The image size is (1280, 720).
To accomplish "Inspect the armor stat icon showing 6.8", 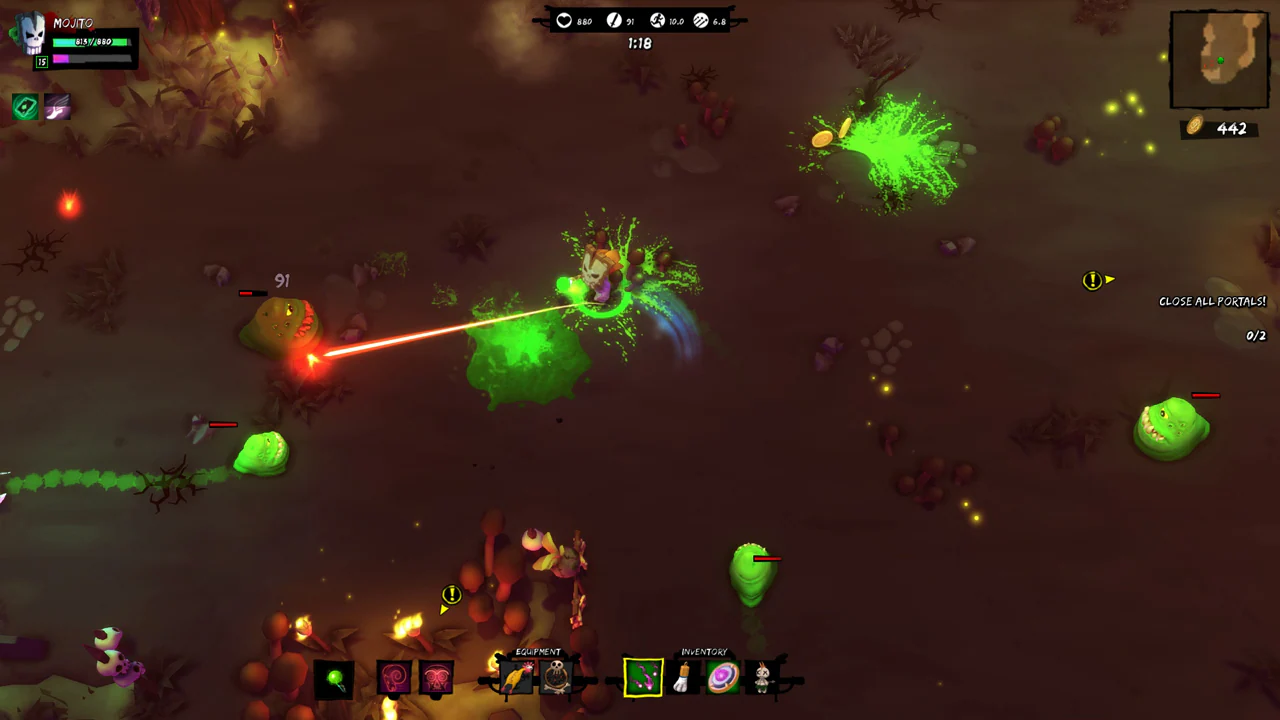I will (700, 20).
